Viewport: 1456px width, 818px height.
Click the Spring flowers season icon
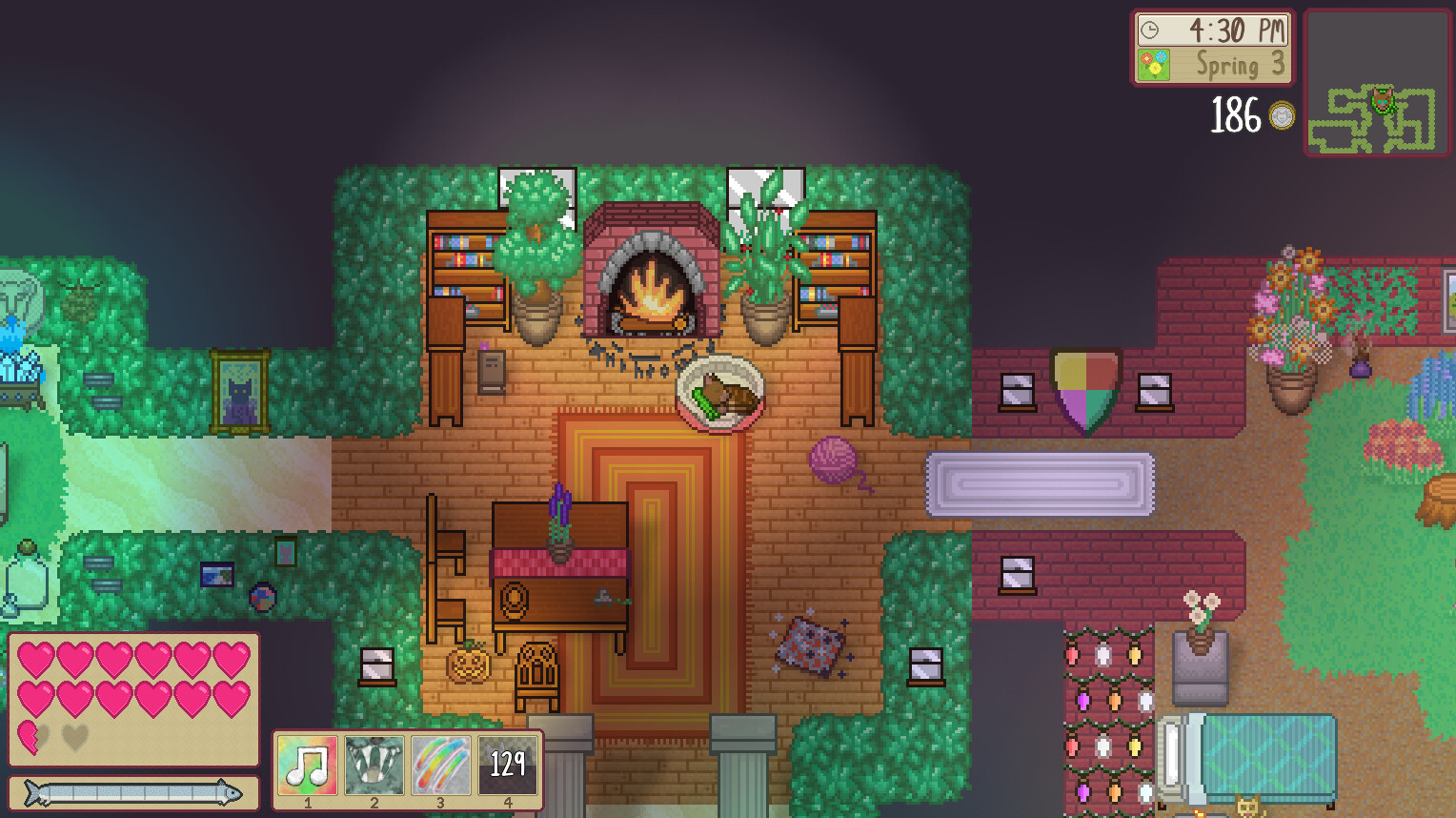(1154, 64)
